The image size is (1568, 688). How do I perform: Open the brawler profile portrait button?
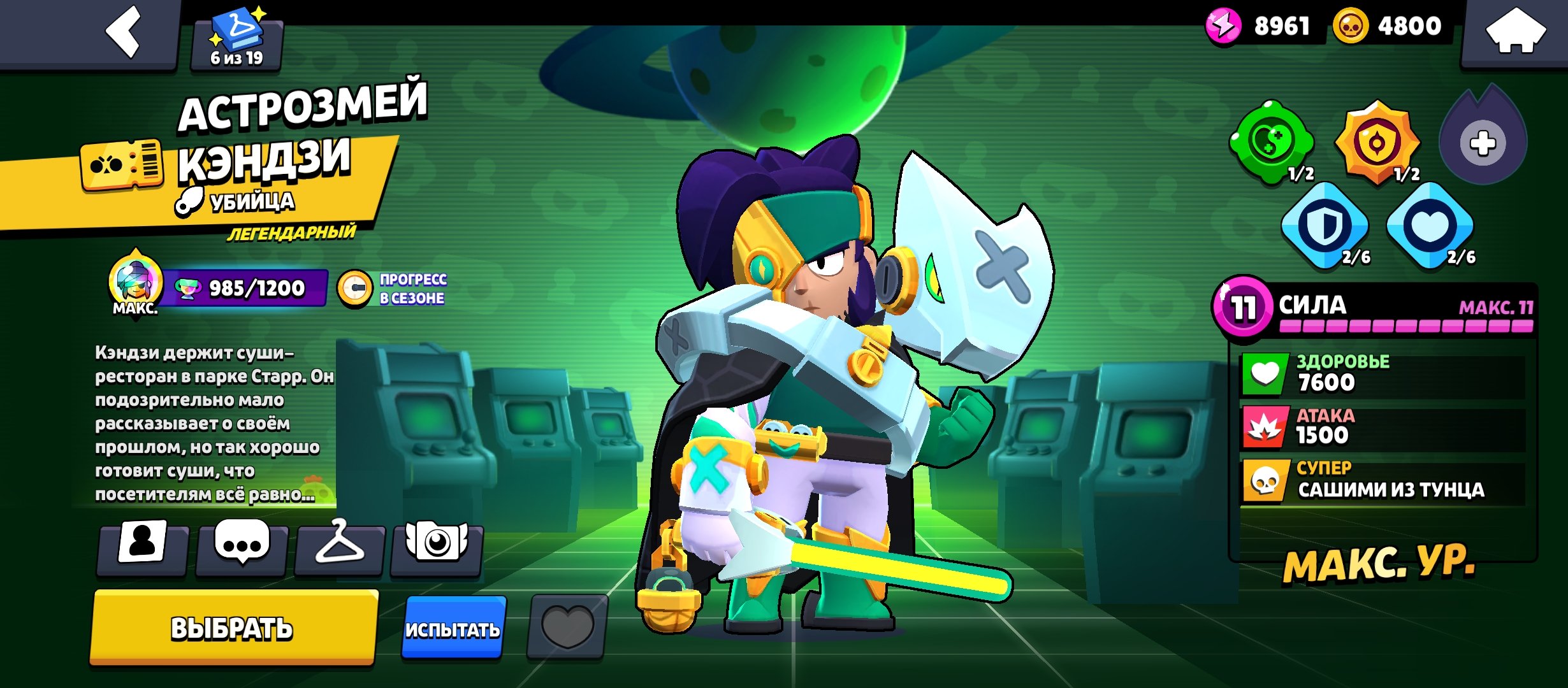coord(142,545)
